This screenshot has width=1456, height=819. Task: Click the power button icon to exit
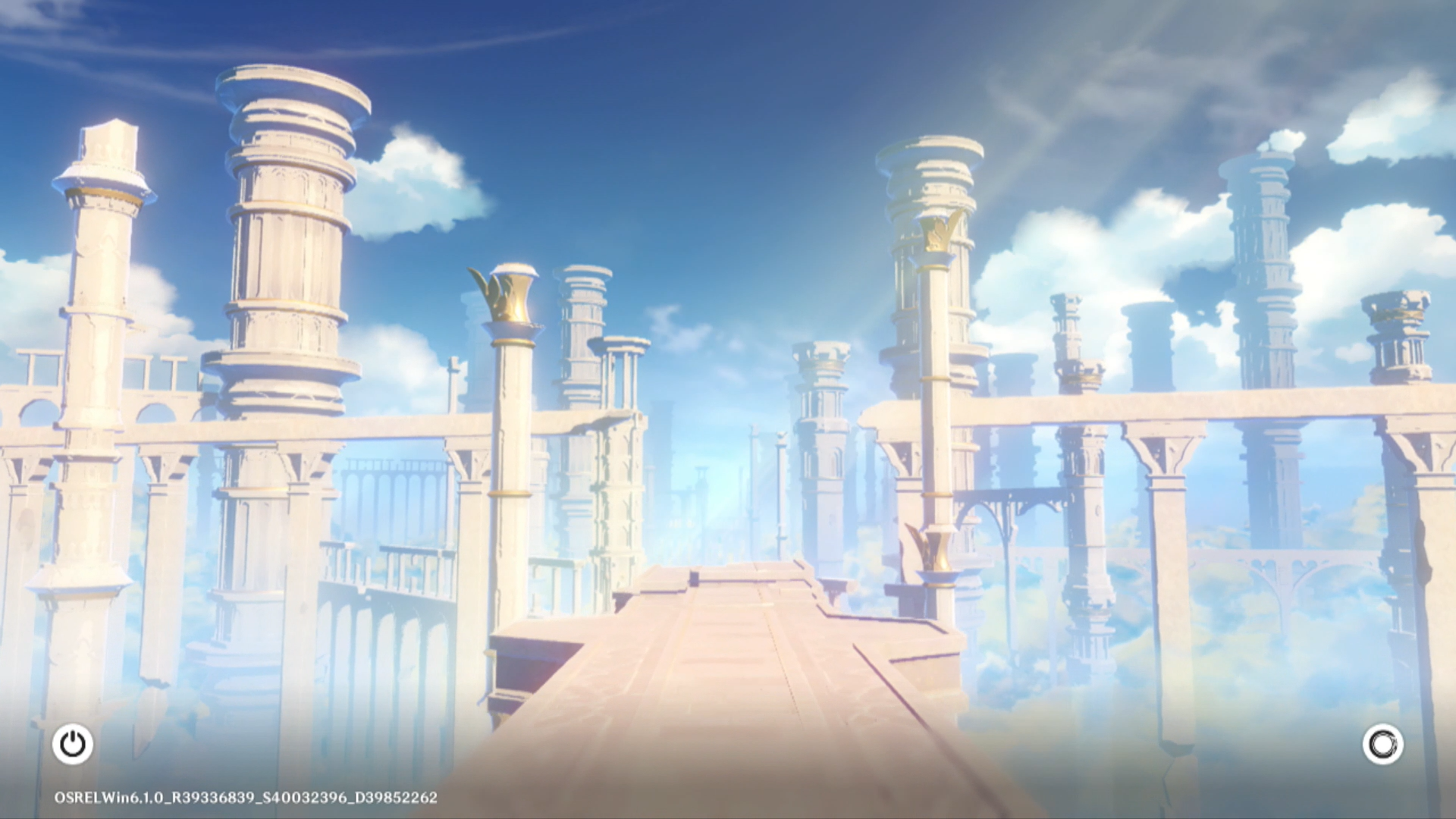pos(73,744)
